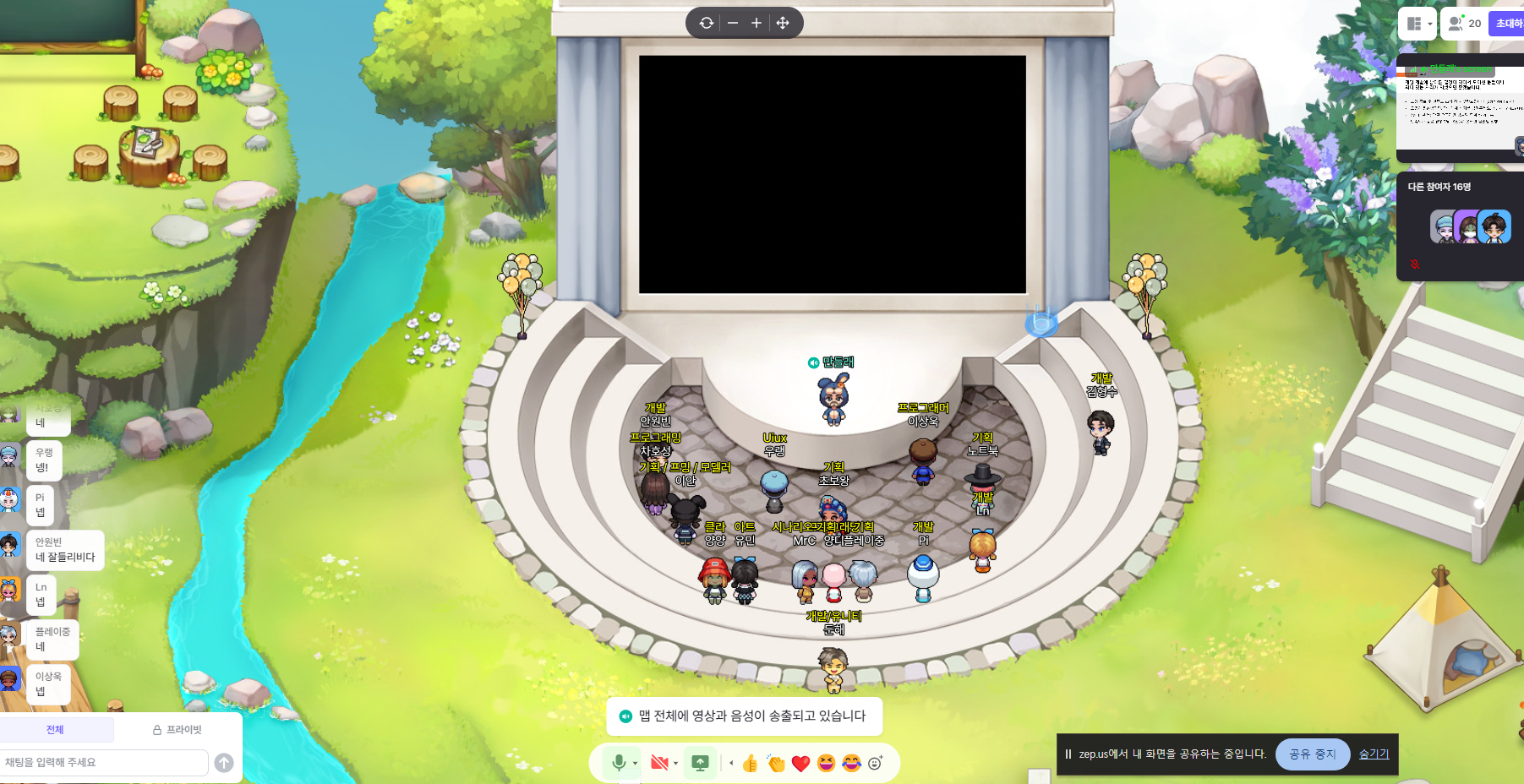The image size is (1524, 784).
Task: Zoom out with the minus button
Action: (x=733, y=23)
